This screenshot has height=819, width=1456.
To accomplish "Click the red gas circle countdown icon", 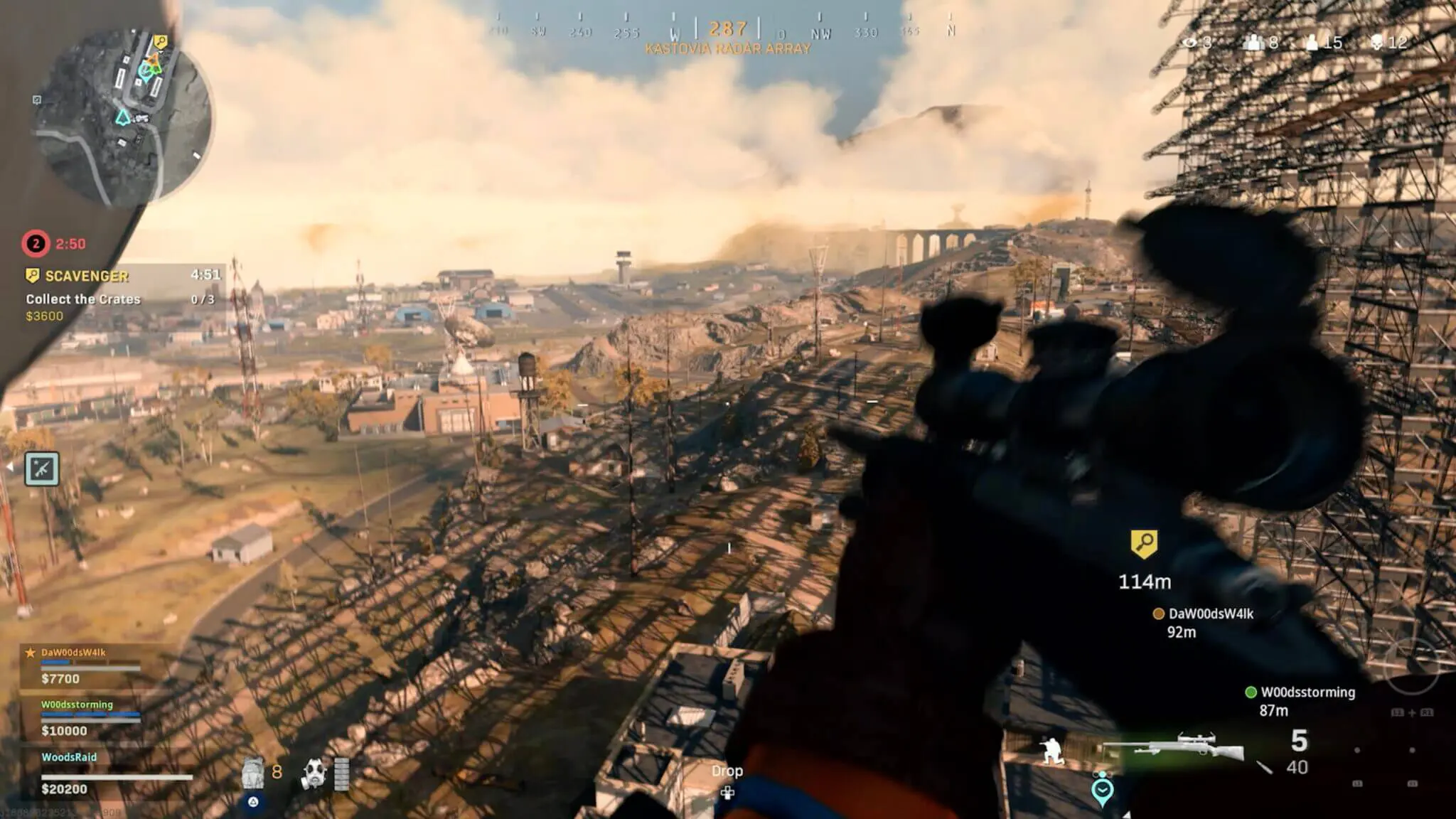I will click(36, 244).
